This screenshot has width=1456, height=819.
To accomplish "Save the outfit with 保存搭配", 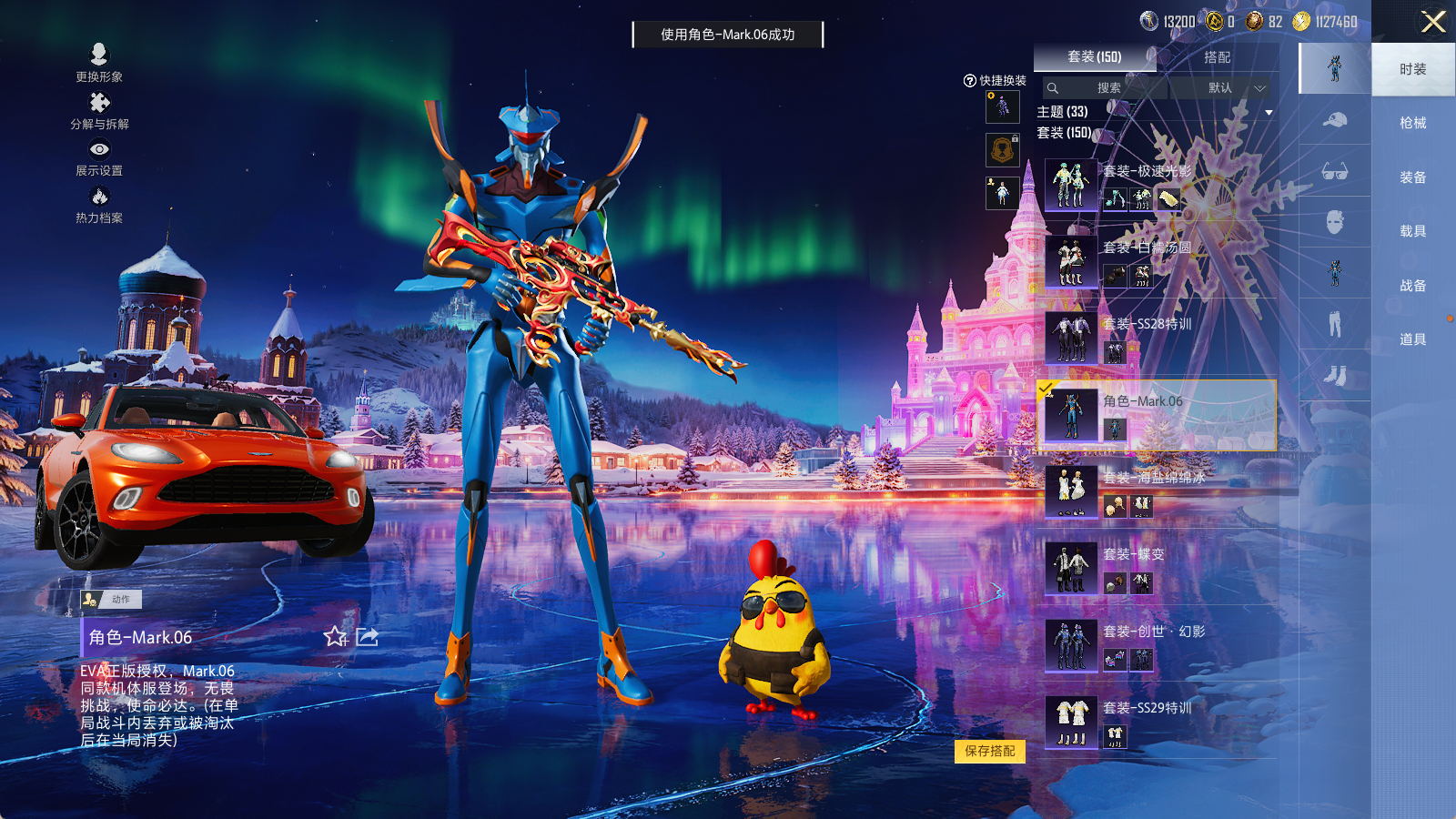I will coord(990,751).
